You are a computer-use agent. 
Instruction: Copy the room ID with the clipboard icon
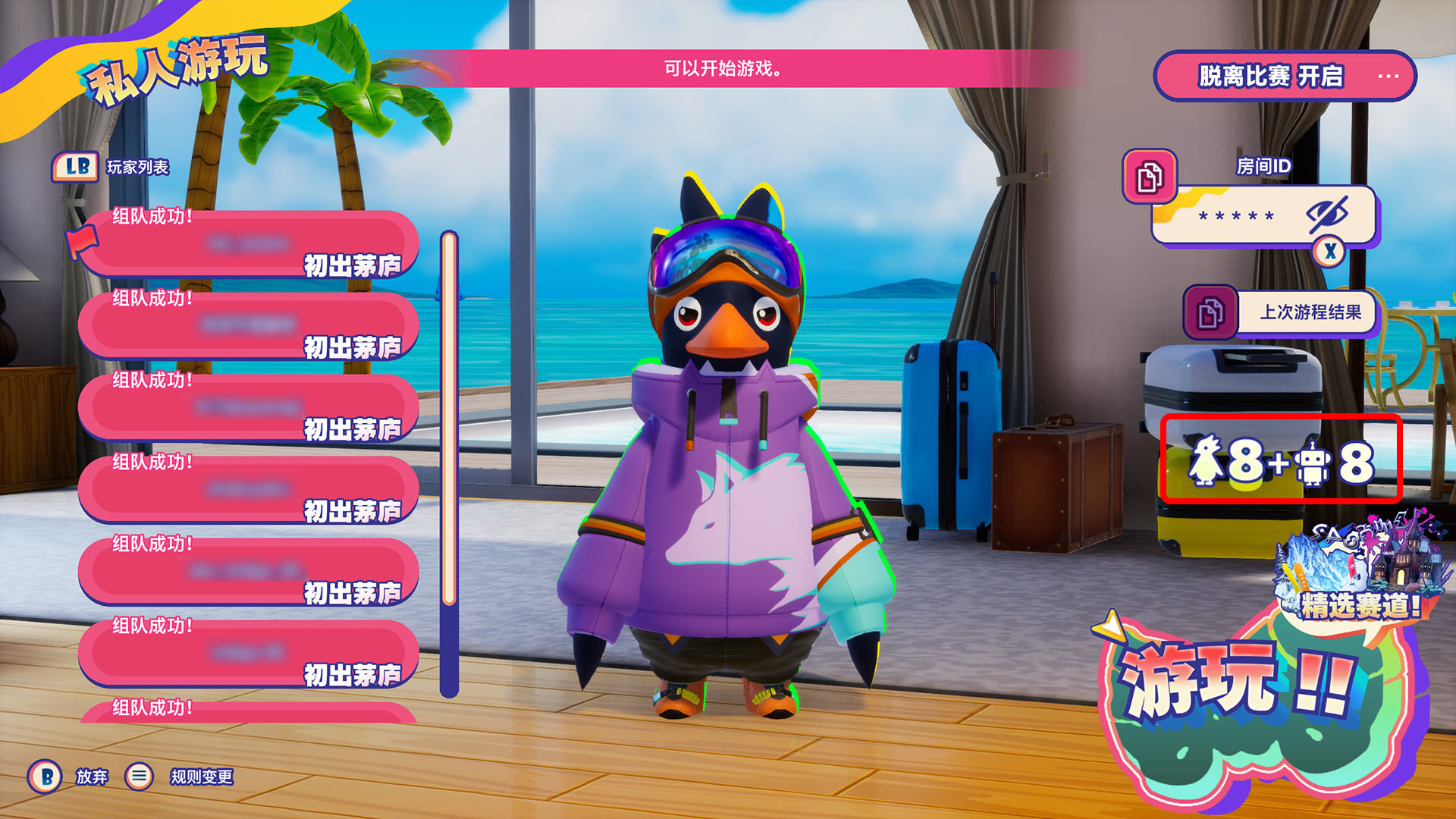click(1150, 177)
